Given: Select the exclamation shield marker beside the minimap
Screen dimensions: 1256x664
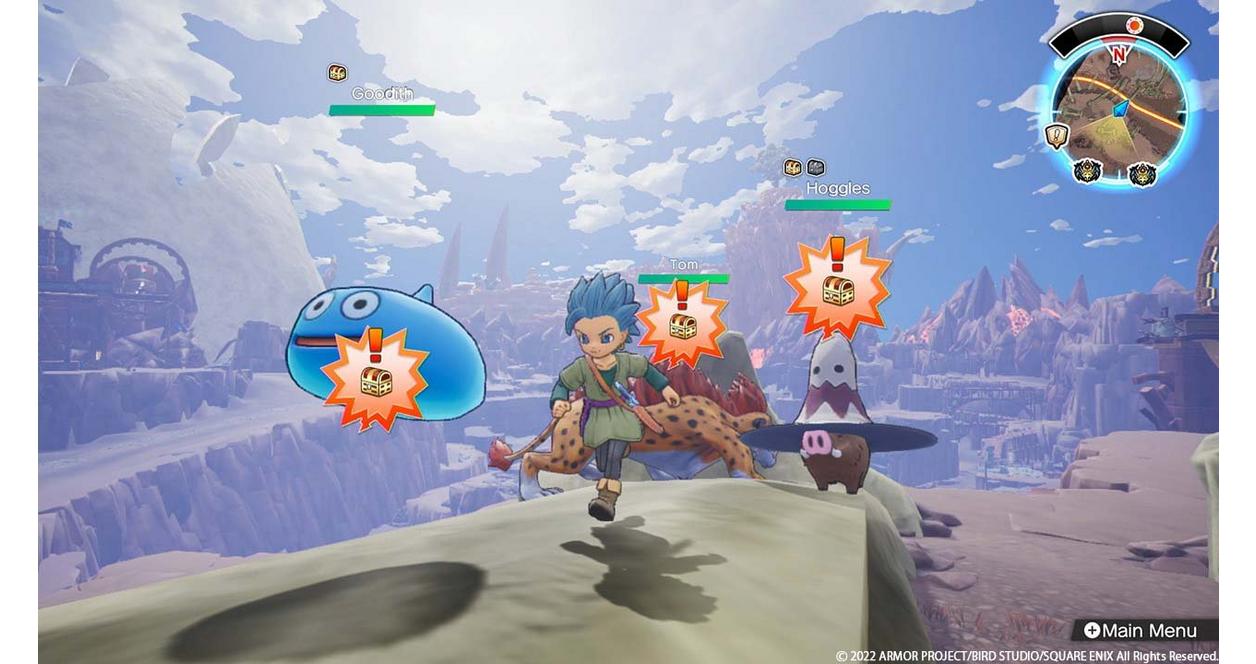Looking at the screenshot, I should tap(1057, 135).
